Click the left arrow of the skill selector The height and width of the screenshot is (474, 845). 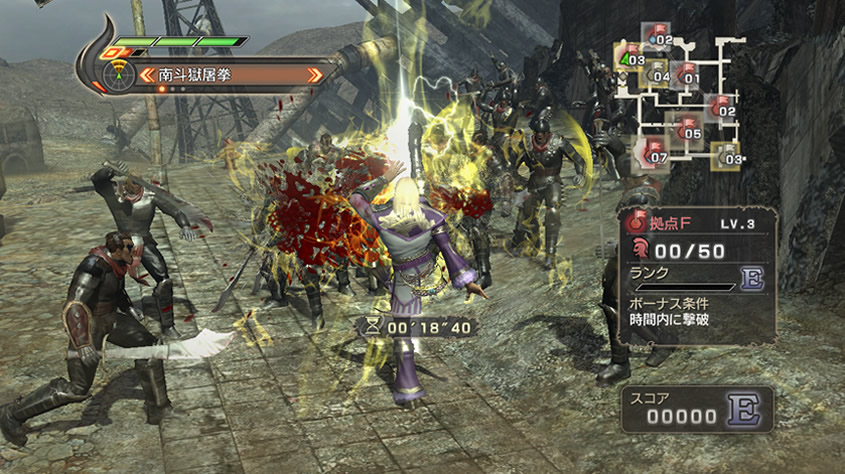click(147, 74)
